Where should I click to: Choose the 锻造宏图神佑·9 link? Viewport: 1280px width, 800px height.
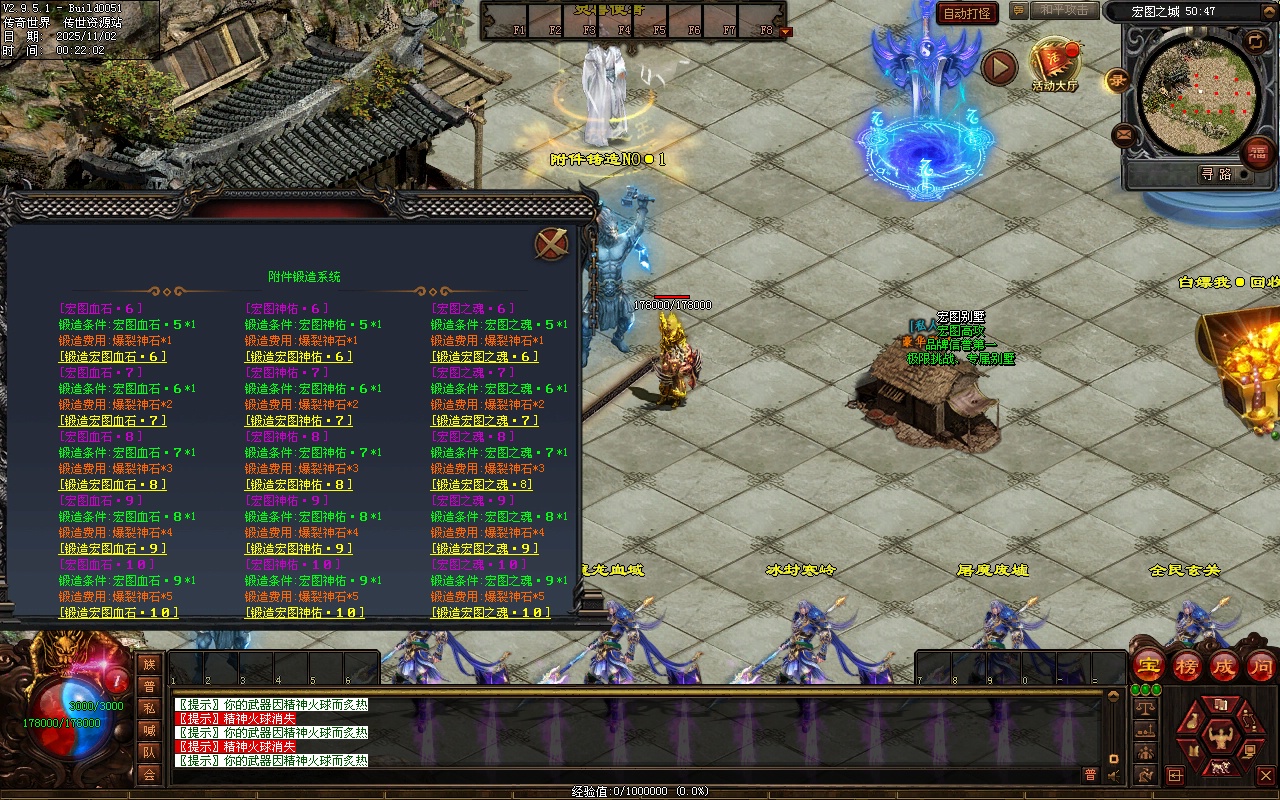[299, 549]
